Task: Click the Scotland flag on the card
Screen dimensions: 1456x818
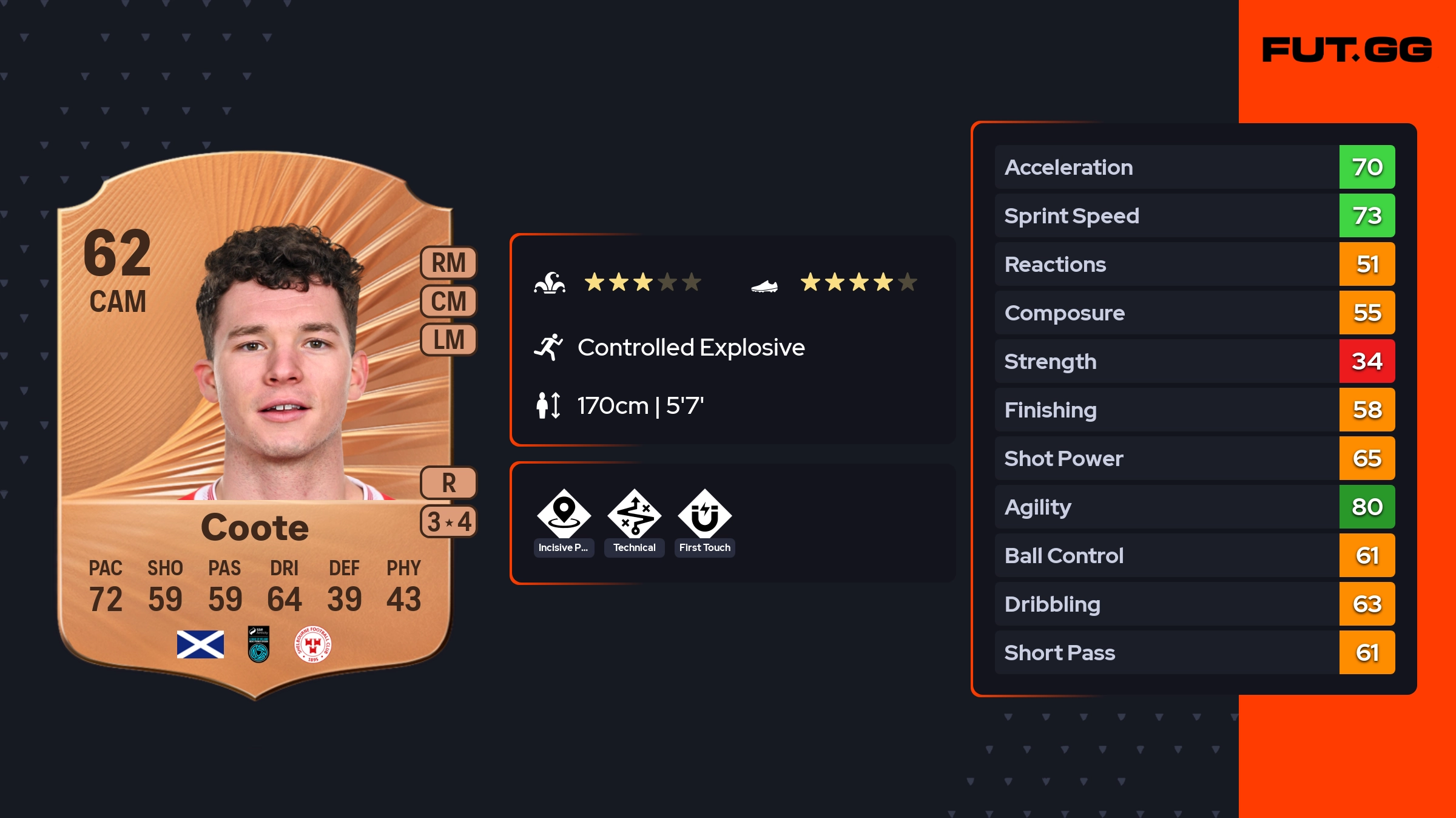Action: [x=200, y=644]
